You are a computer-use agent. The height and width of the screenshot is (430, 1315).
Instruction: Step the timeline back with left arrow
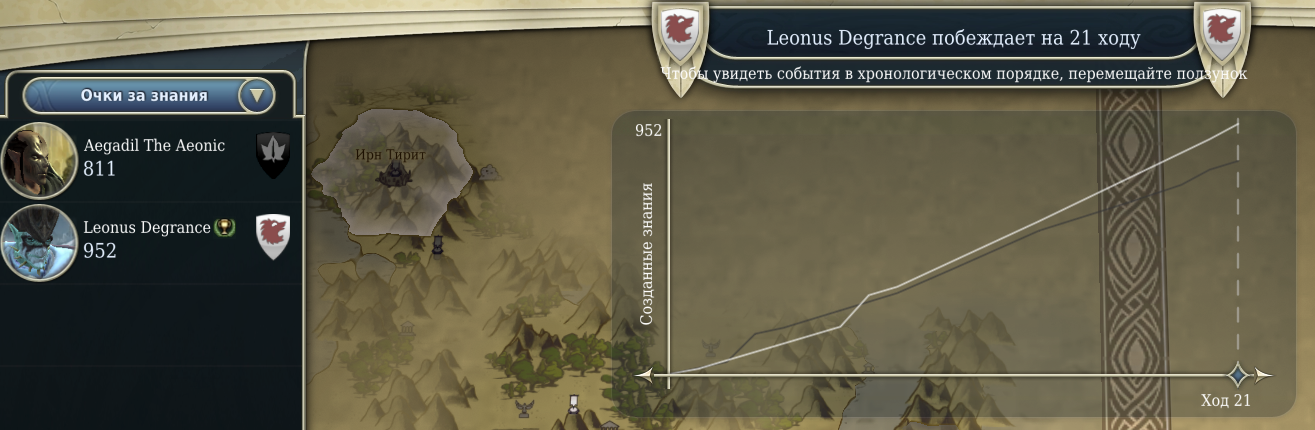coord(645,376)
